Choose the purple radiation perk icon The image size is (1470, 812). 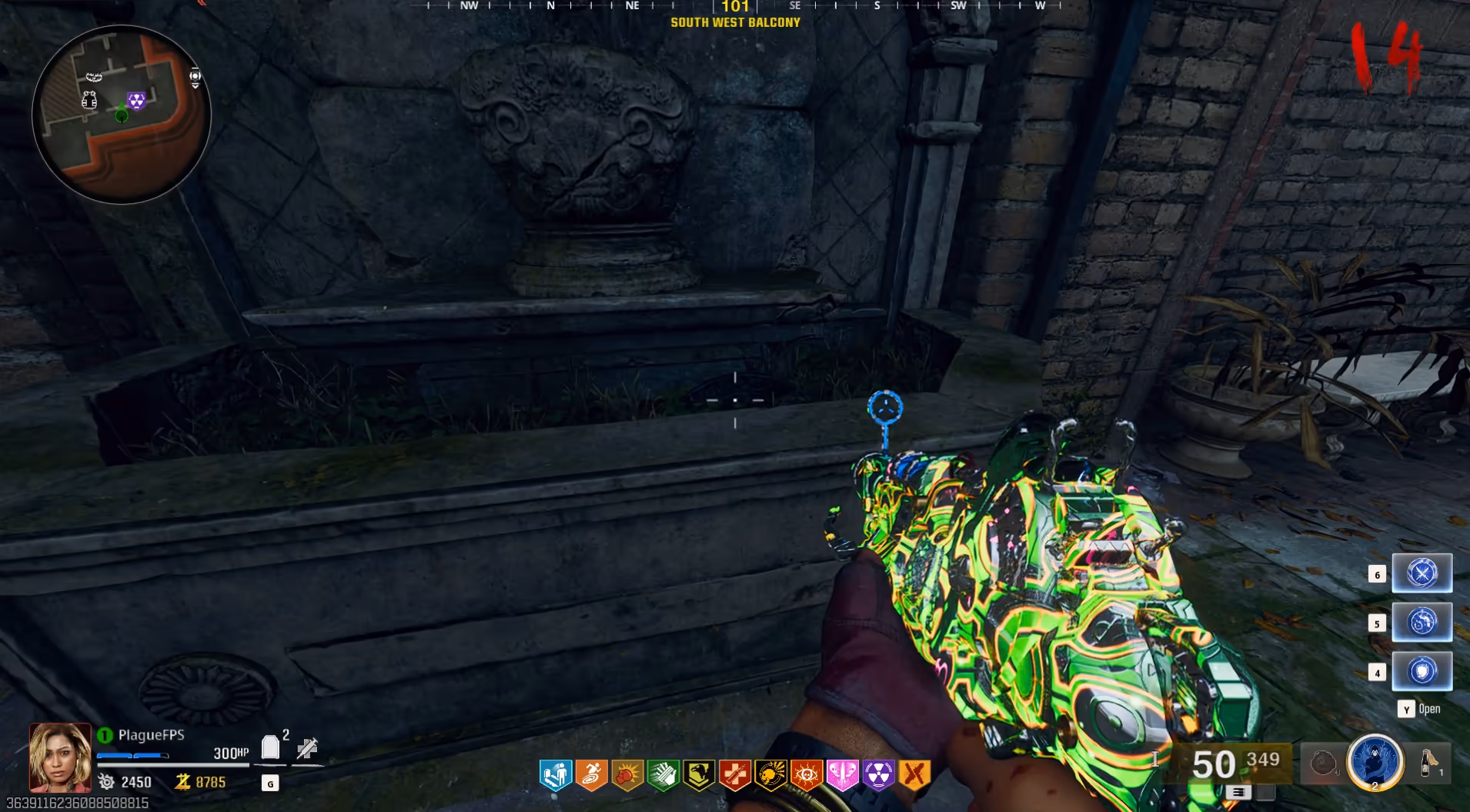click(x=878, y=775)
